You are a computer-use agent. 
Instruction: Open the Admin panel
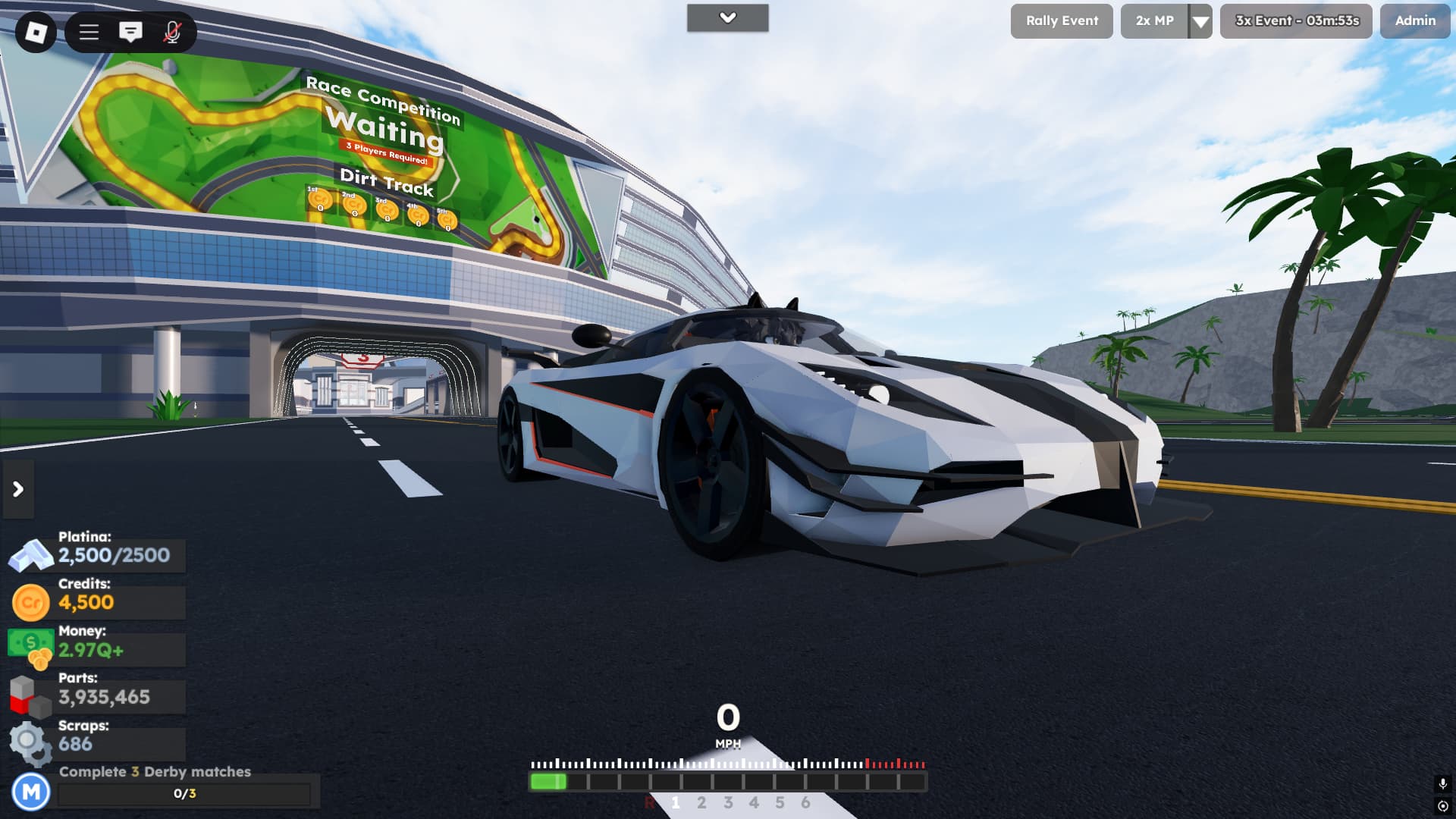coord(1414,21)
